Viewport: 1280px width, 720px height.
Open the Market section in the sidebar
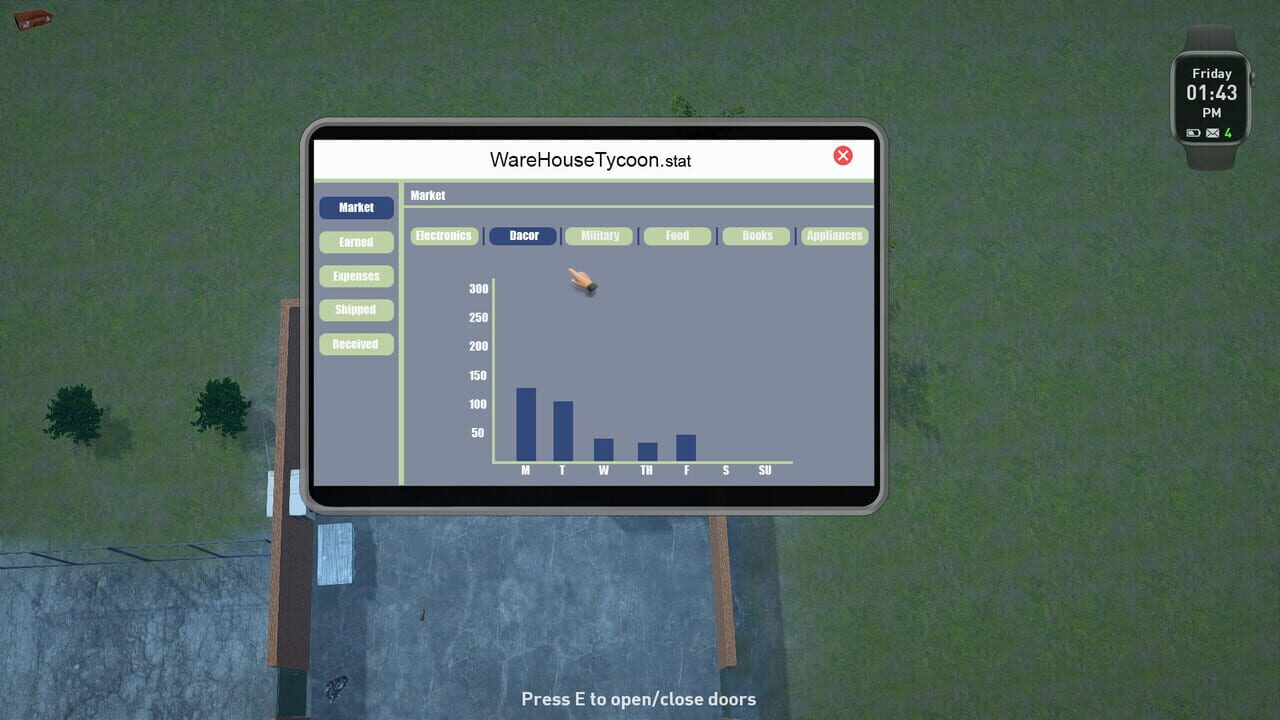pos(356,207)
